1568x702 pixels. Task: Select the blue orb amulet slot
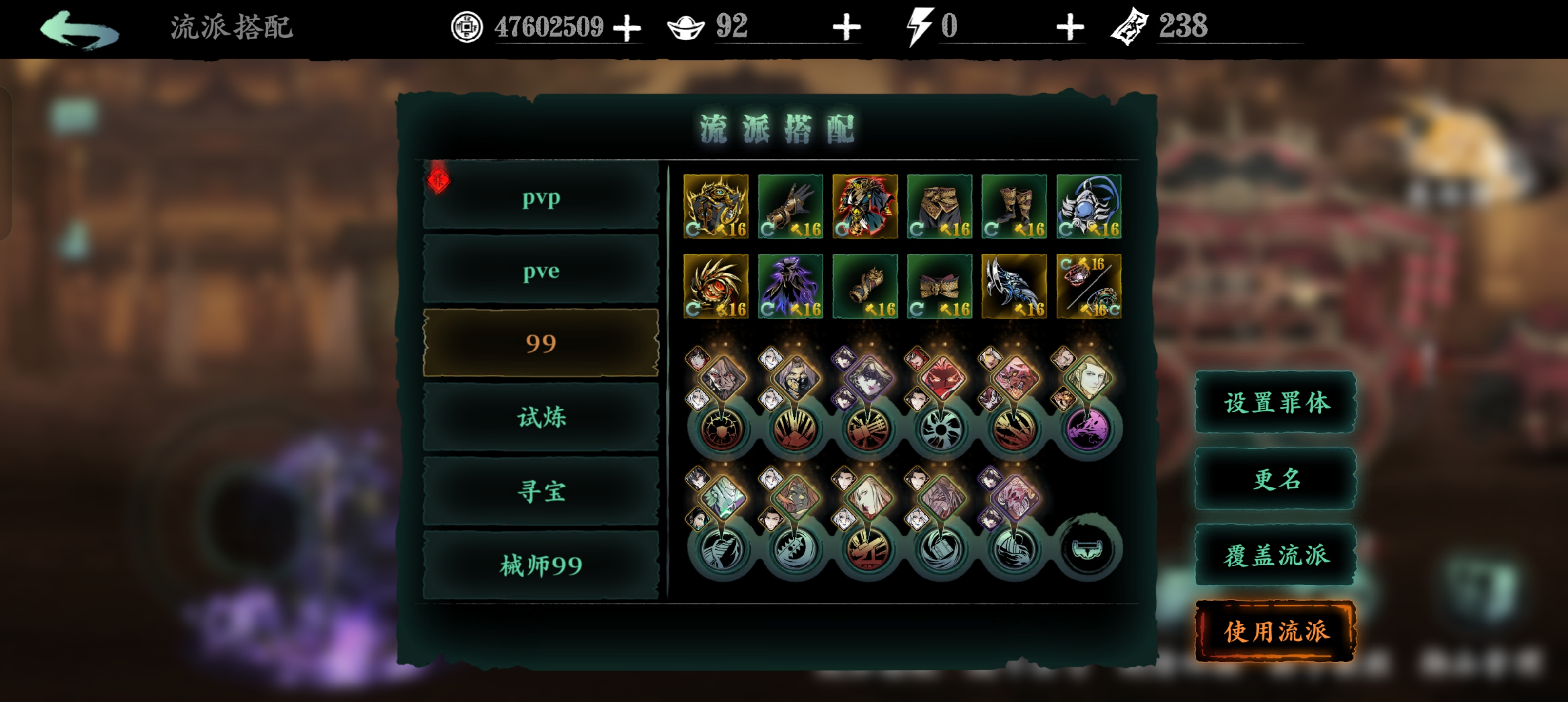[x=1088, y=206]
